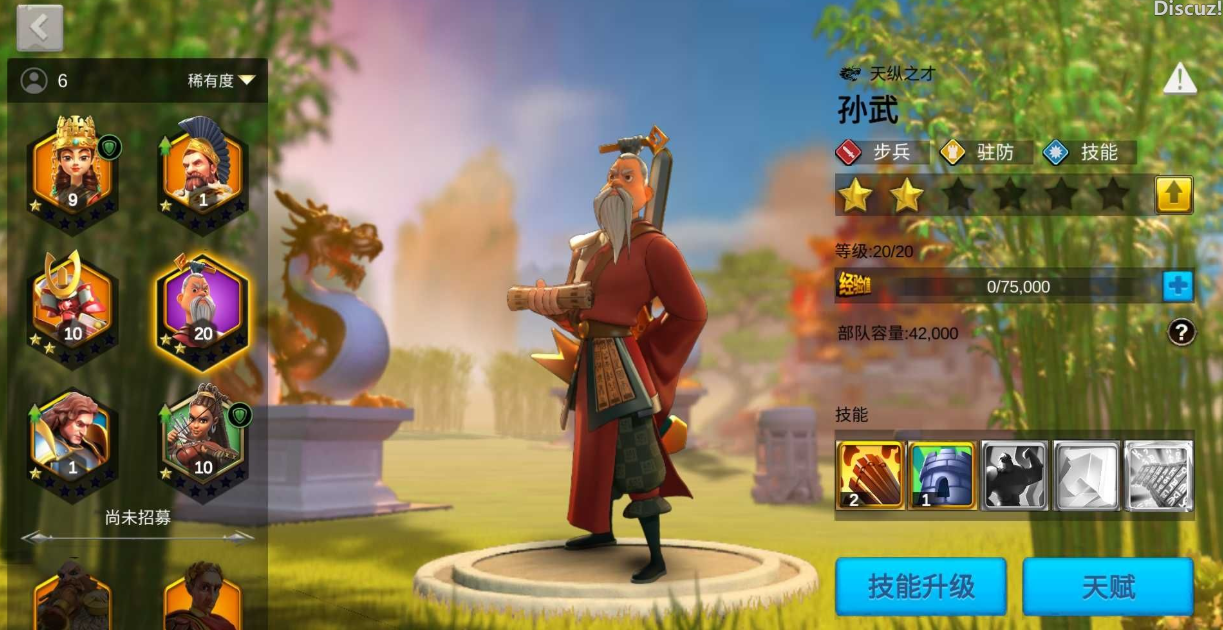Open the 技能升级 skill upgrade button

920,586
